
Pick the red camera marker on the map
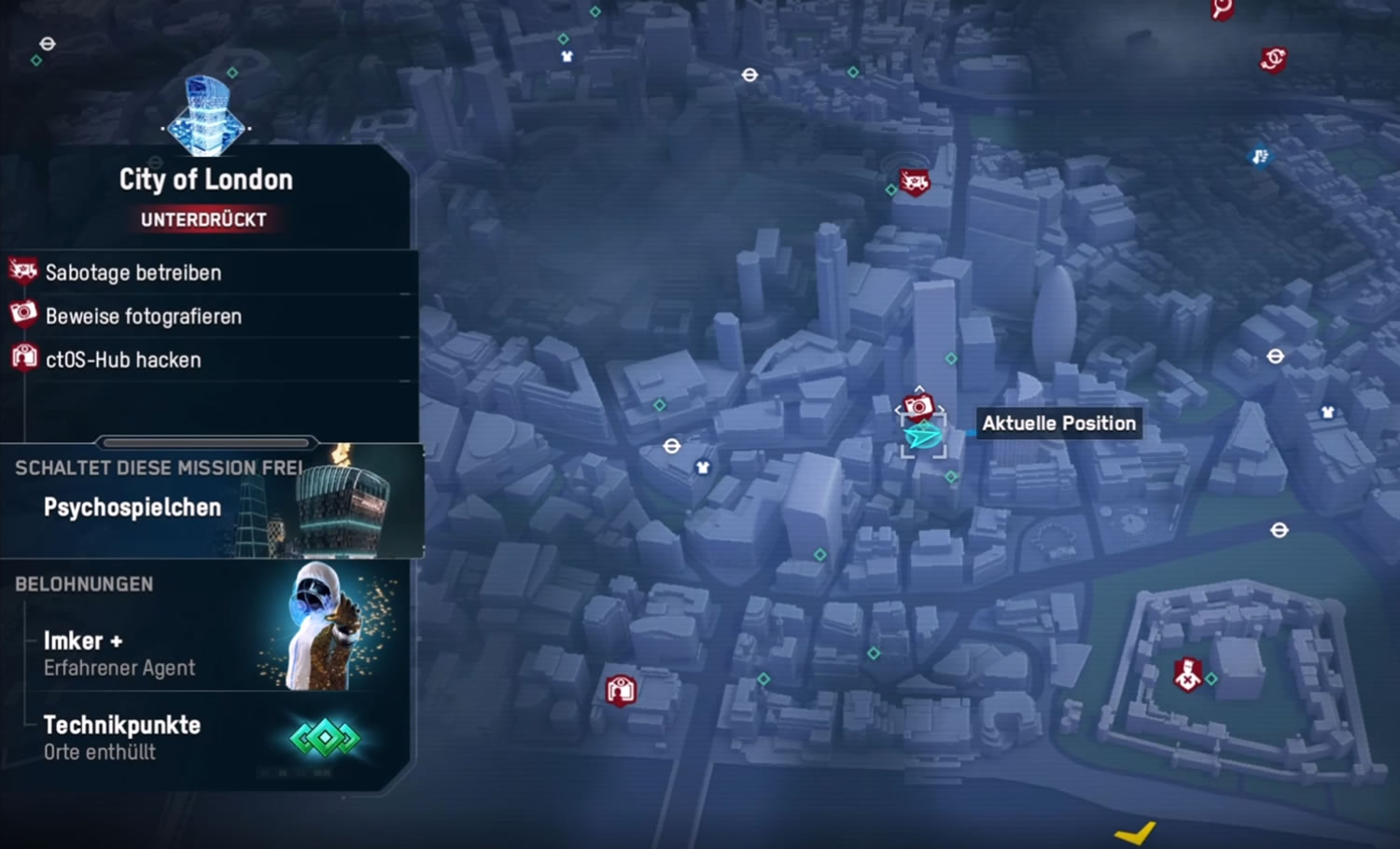coord(918,407)
